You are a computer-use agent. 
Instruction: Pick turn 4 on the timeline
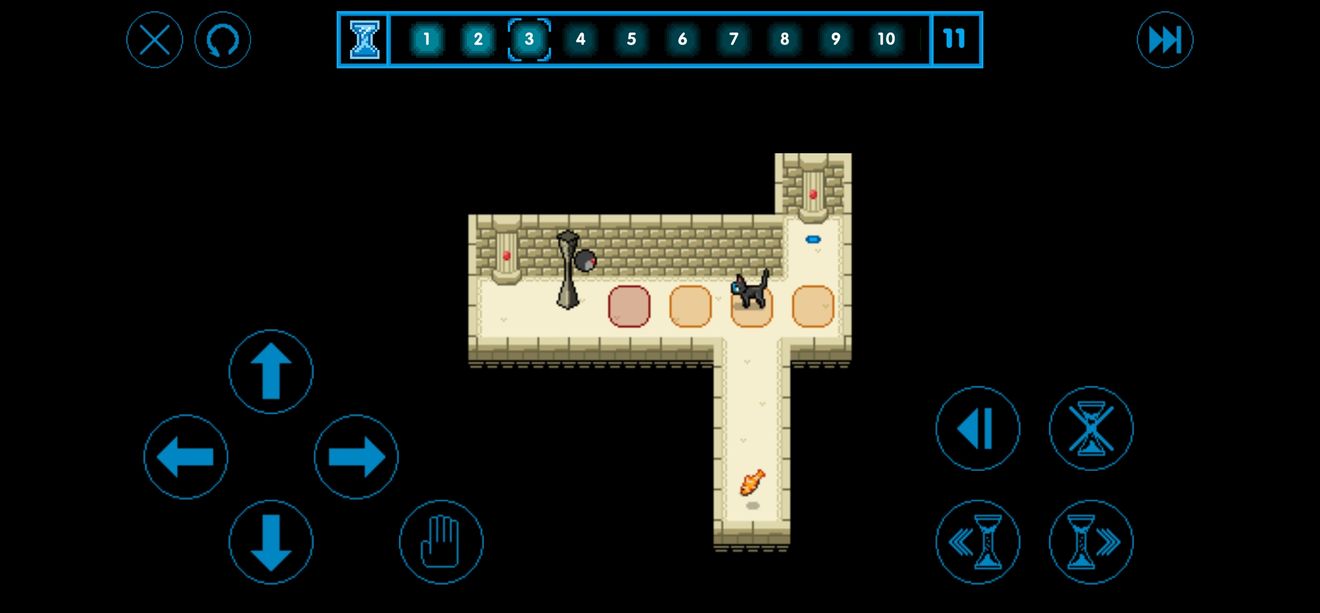(580, 40)
